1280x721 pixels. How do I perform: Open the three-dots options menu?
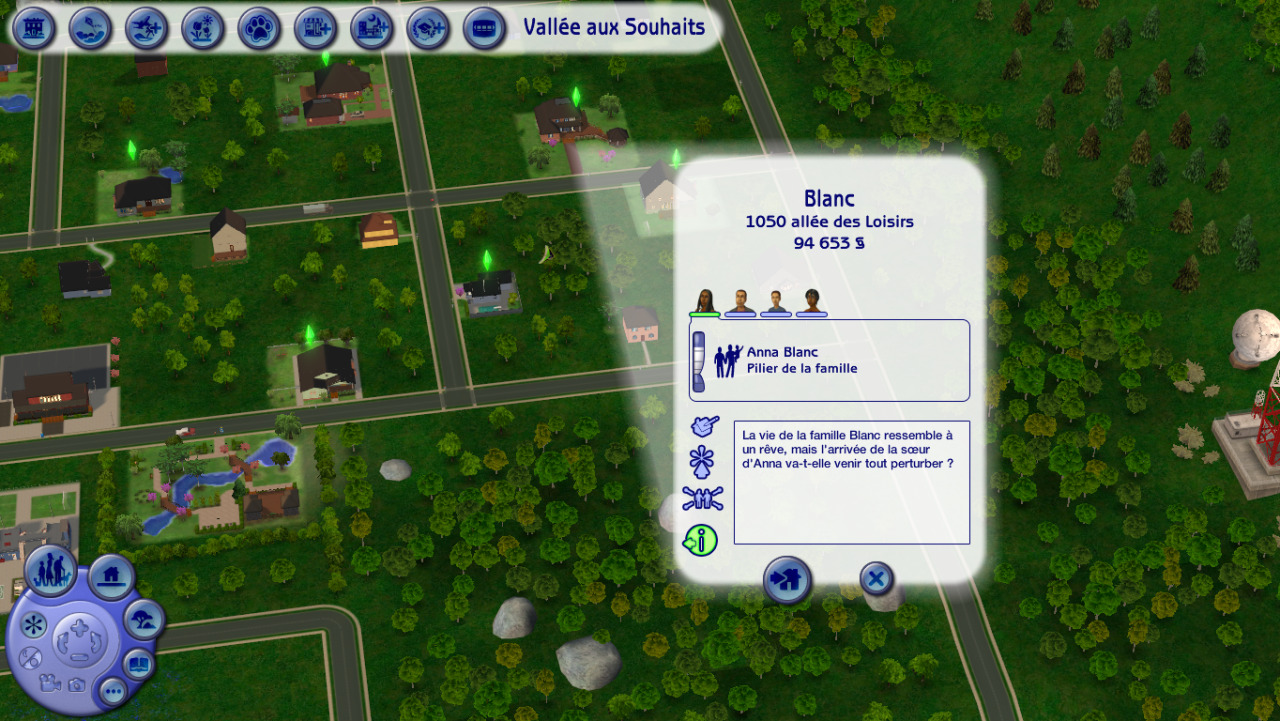click(x=111, y=690)
